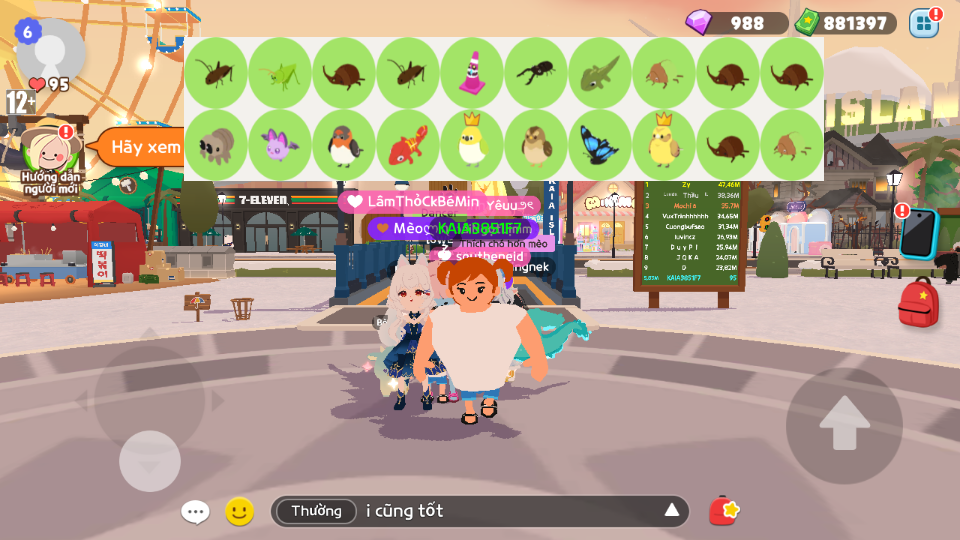Select the brown owl slot

coord(536,145)
